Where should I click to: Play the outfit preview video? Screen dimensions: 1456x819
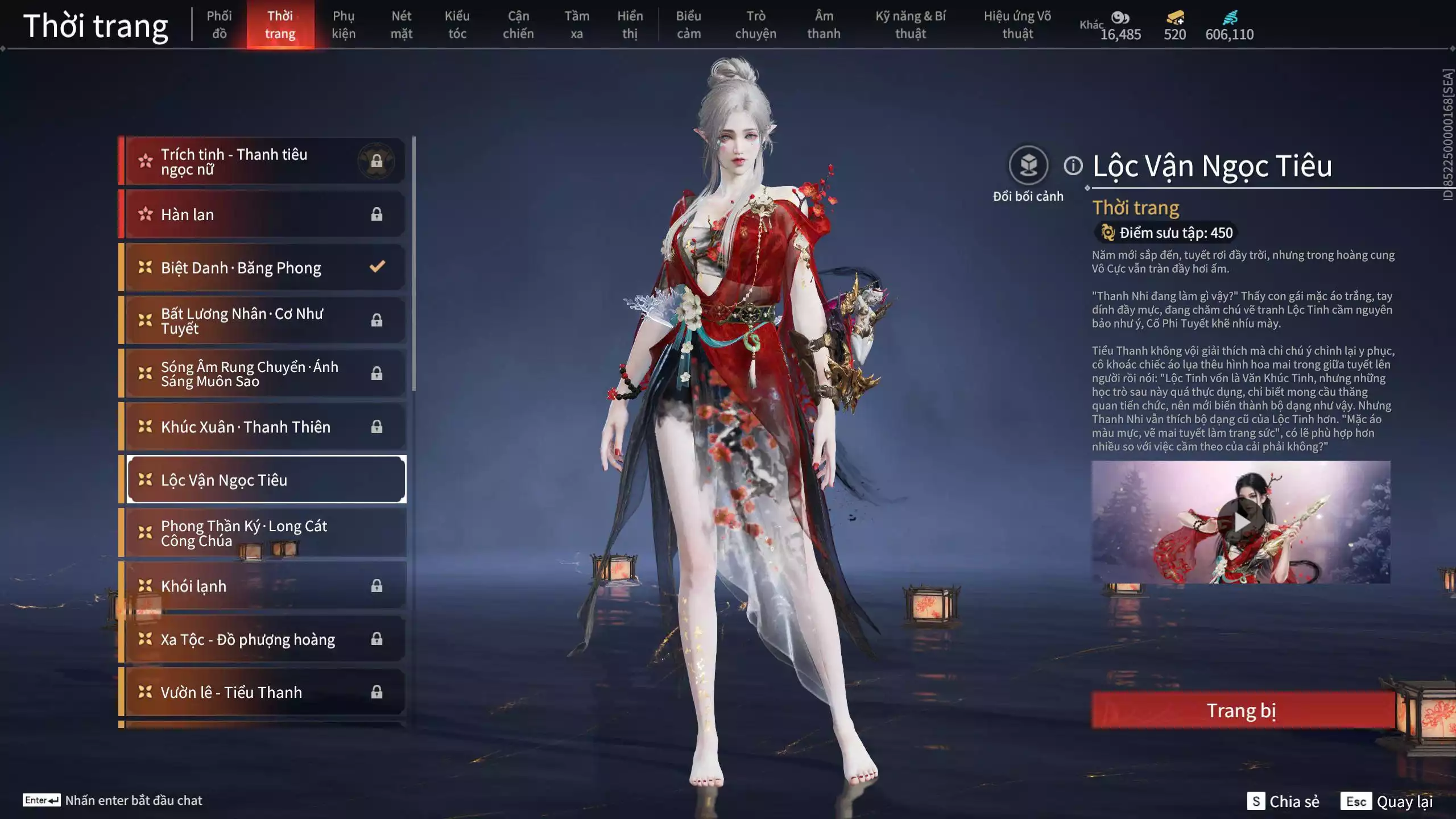[1240, 522]
